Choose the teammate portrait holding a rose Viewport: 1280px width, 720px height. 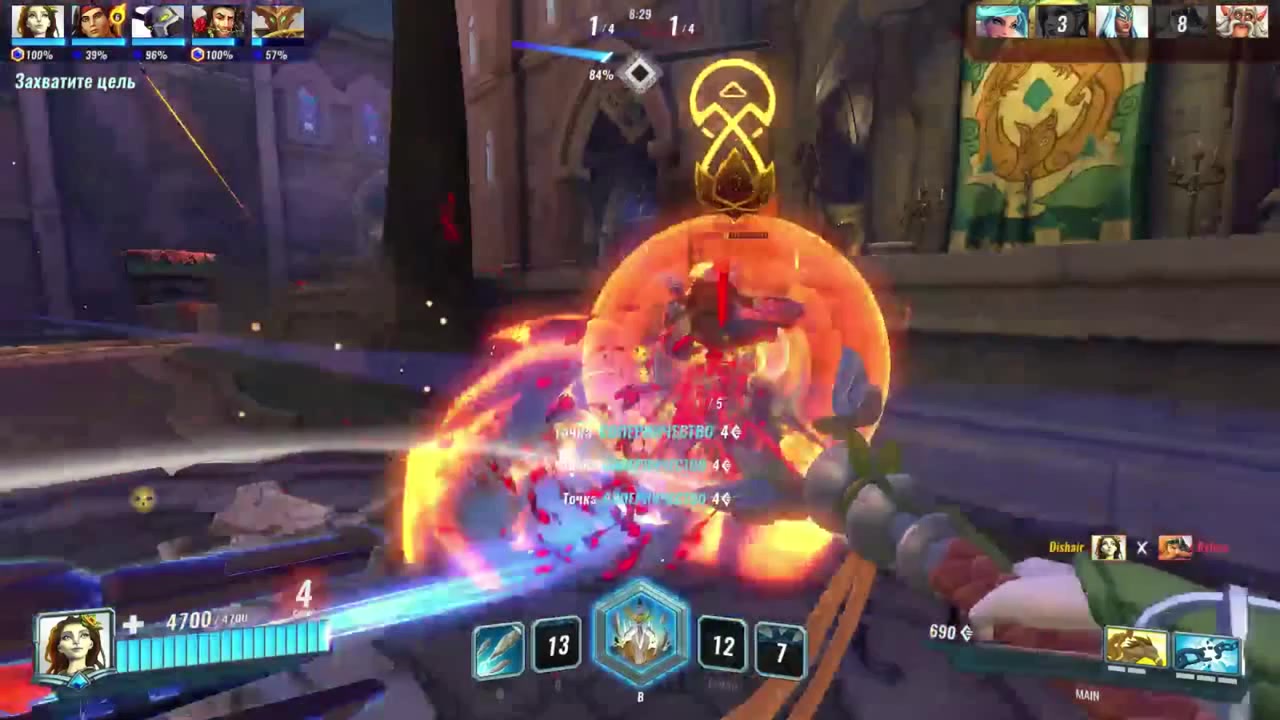pos(218,22)
